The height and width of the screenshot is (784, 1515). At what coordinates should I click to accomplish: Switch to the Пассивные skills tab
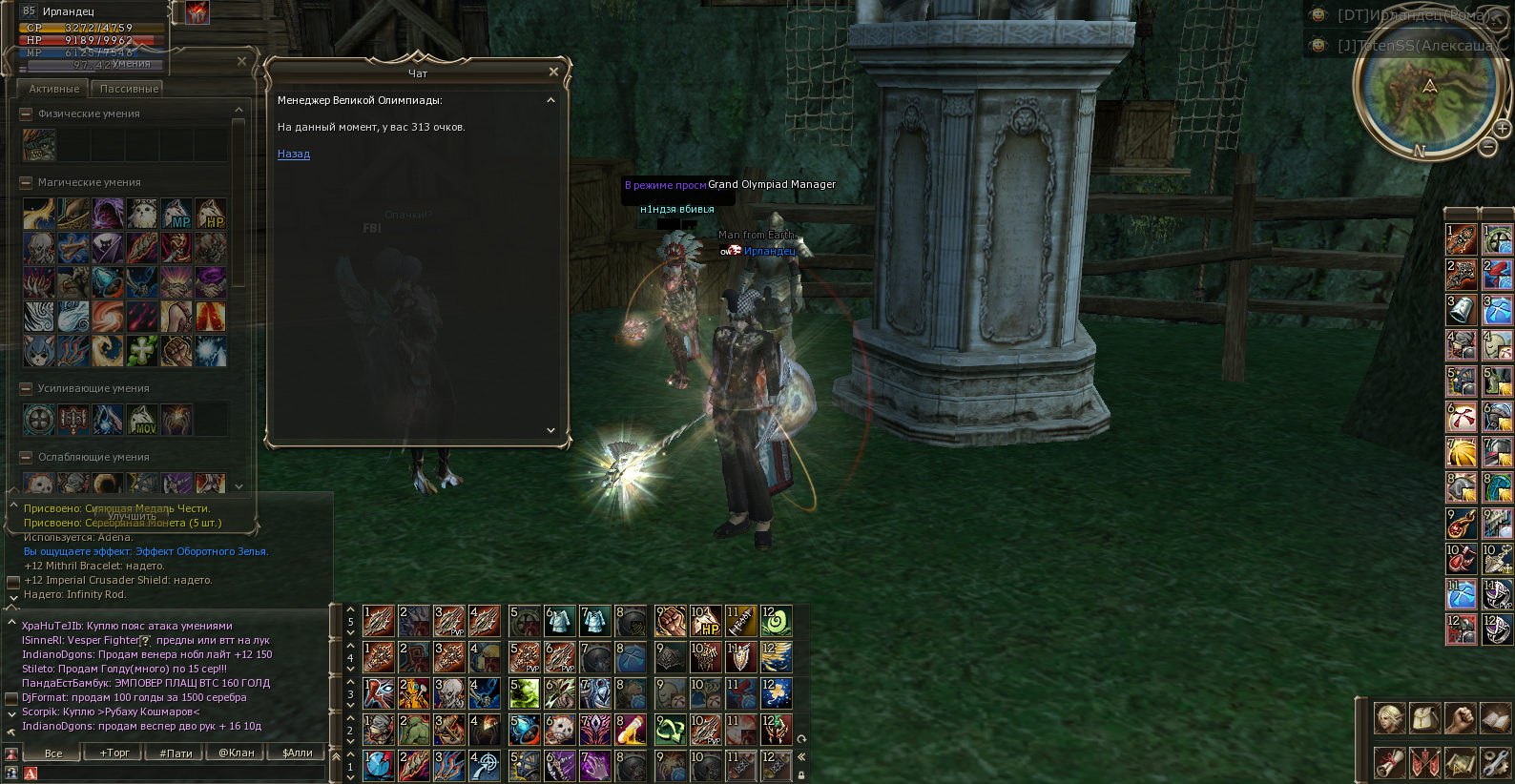(x=129, y=89)
